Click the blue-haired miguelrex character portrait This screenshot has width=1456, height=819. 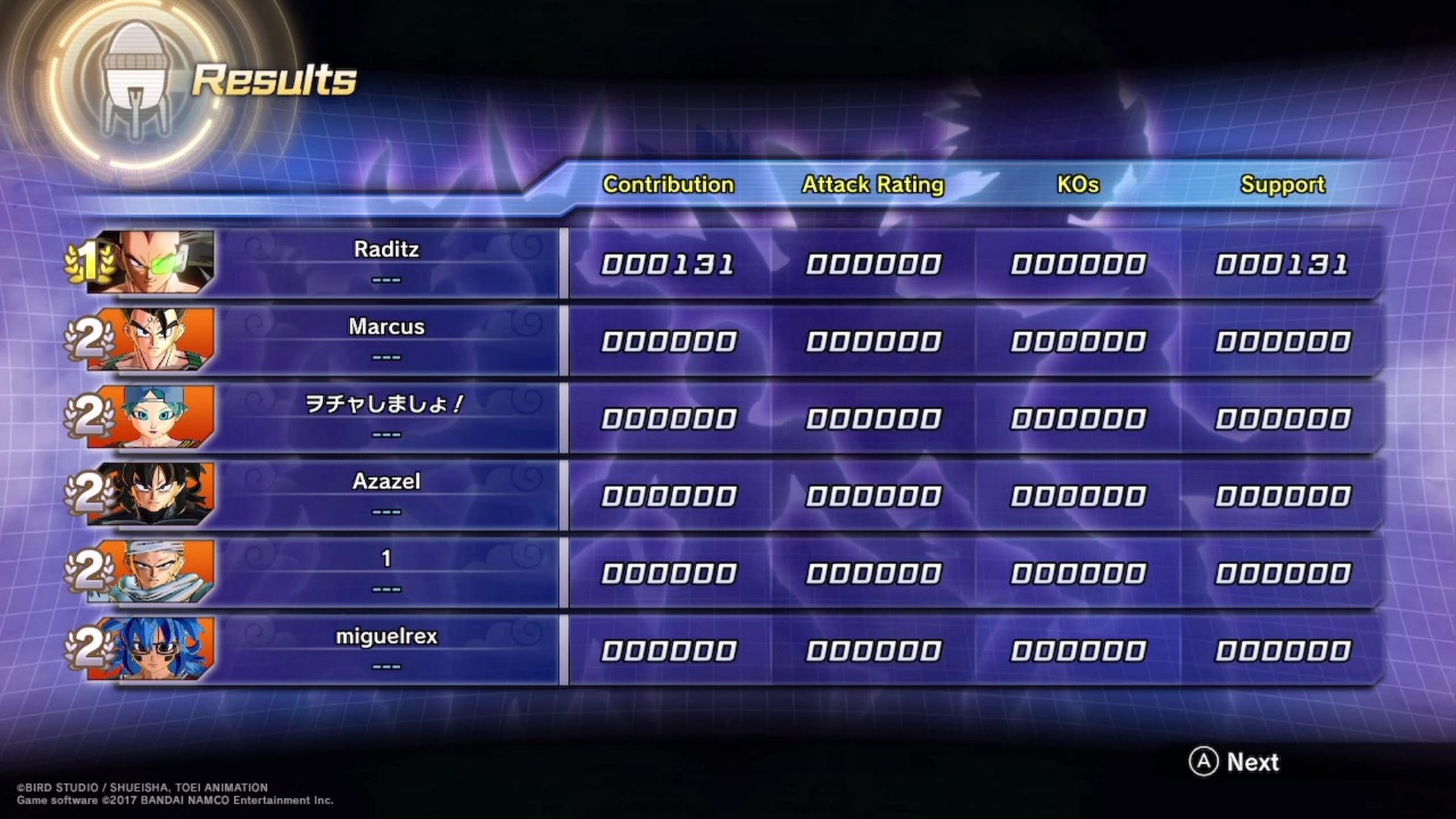[x=152, y=649]
